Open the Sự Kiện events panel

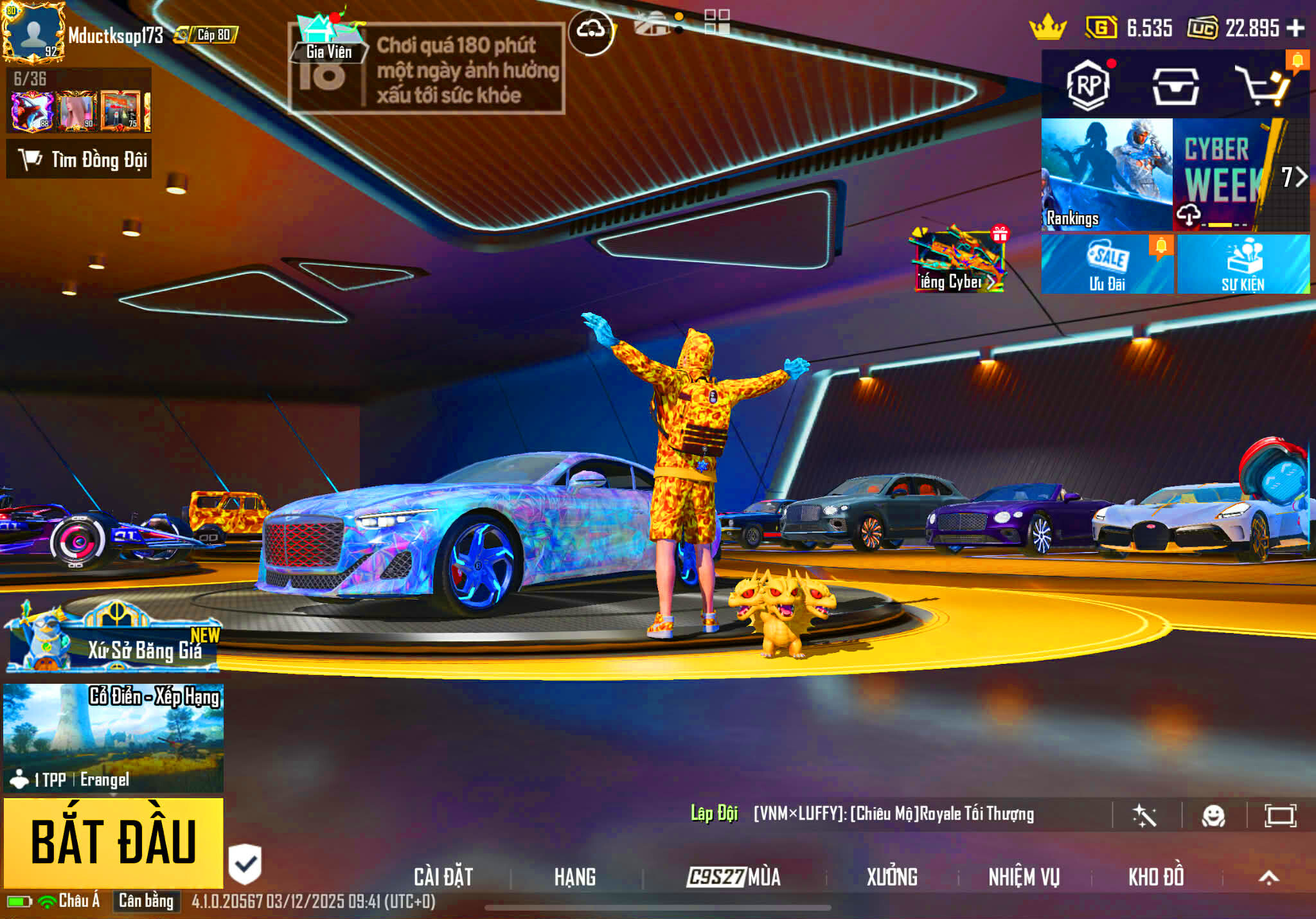[x=1243, y=264]
